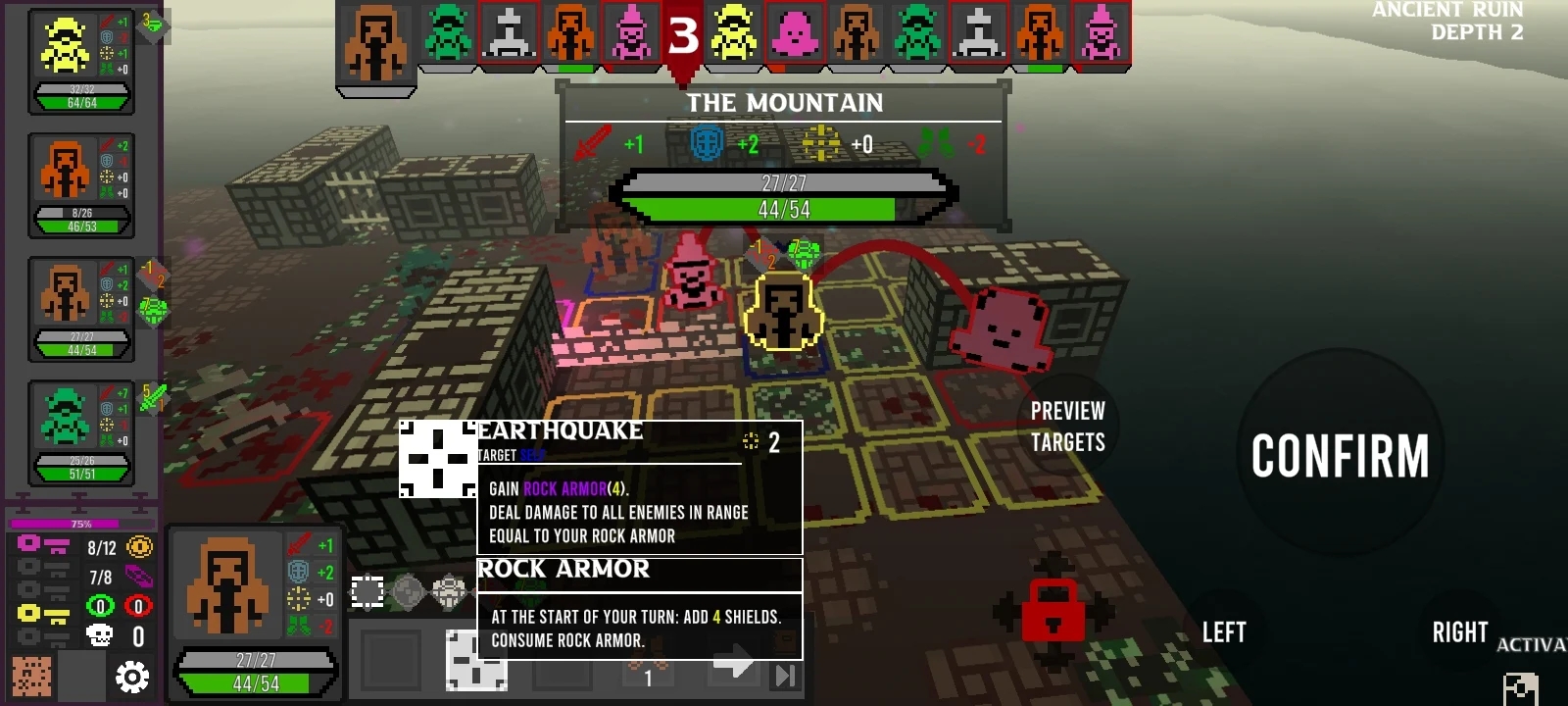Rotate with the Right button
Viewport: 1568px width, 706px height.
(x=1459, y=632)
